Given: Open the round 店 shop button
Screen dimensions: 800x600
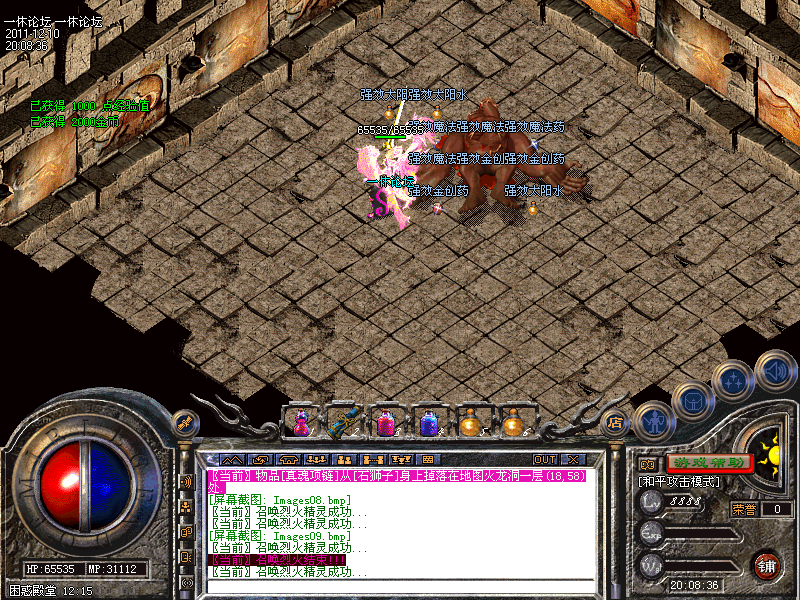Looking at the screenshot, I should coord(616,423).
